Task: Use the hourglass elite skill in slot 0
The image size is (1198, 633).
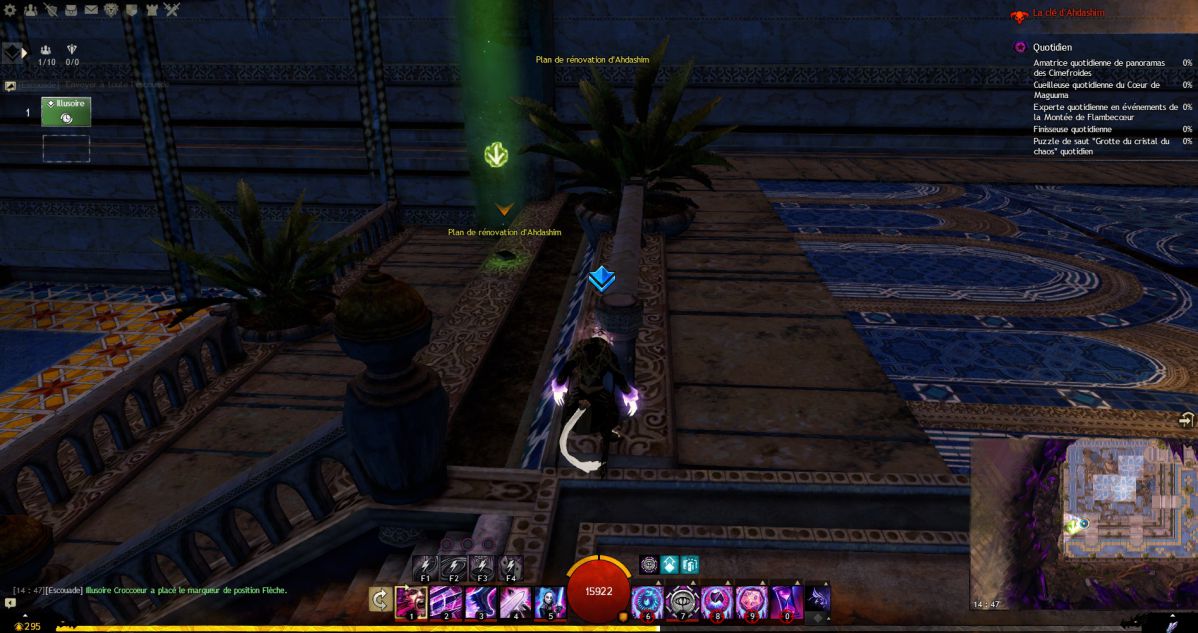Action: coord(786,602)
